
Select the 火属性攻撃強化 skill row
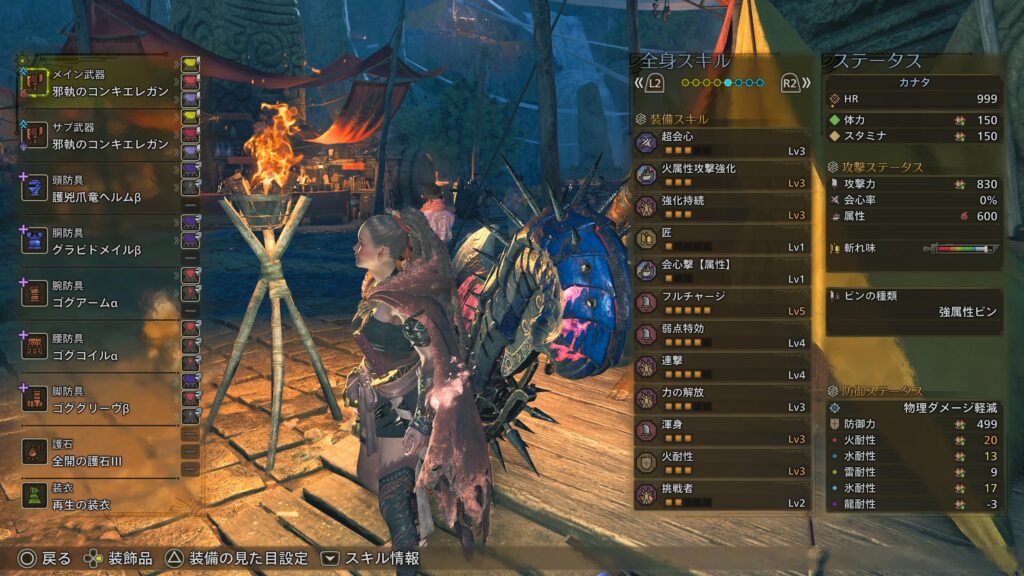click(x=722, y=175)
